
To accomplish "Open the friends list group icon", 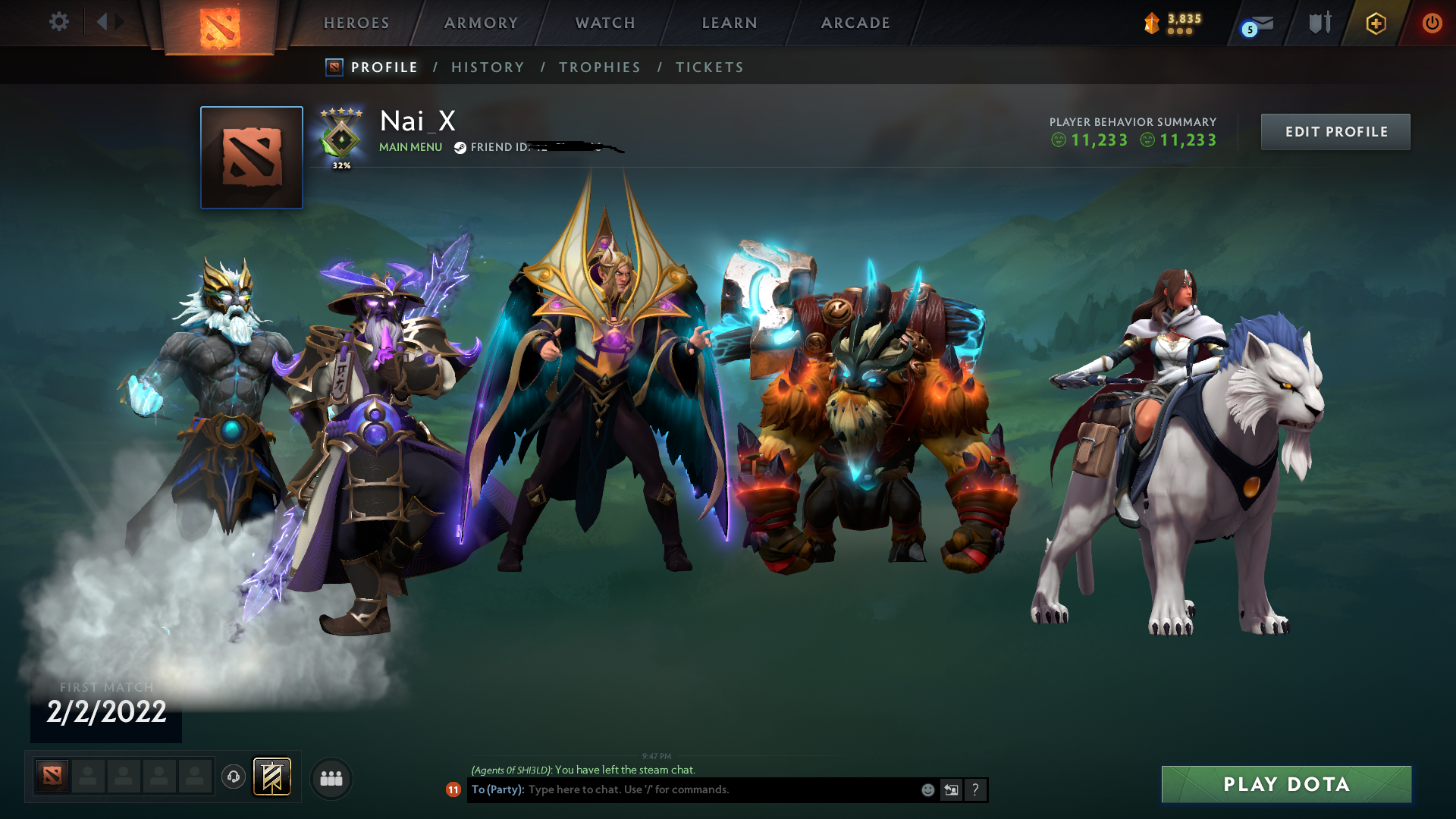I will click(331, 777).
